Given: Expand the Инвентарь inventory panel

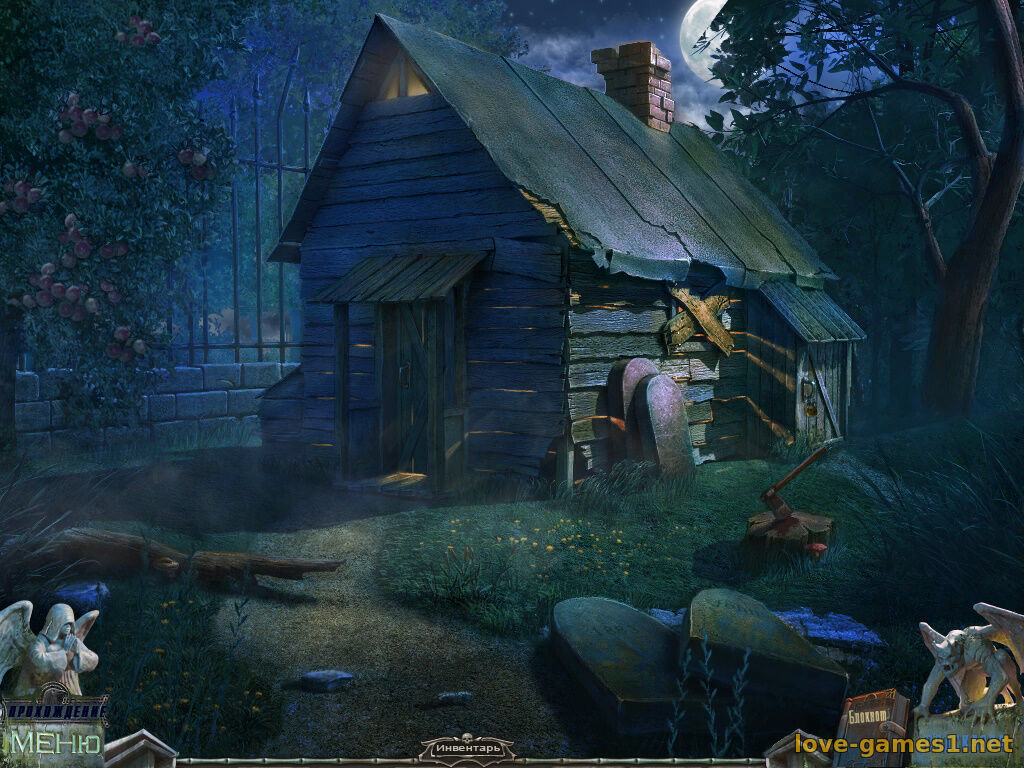Looking at the screenshot, I should point(467,747).
